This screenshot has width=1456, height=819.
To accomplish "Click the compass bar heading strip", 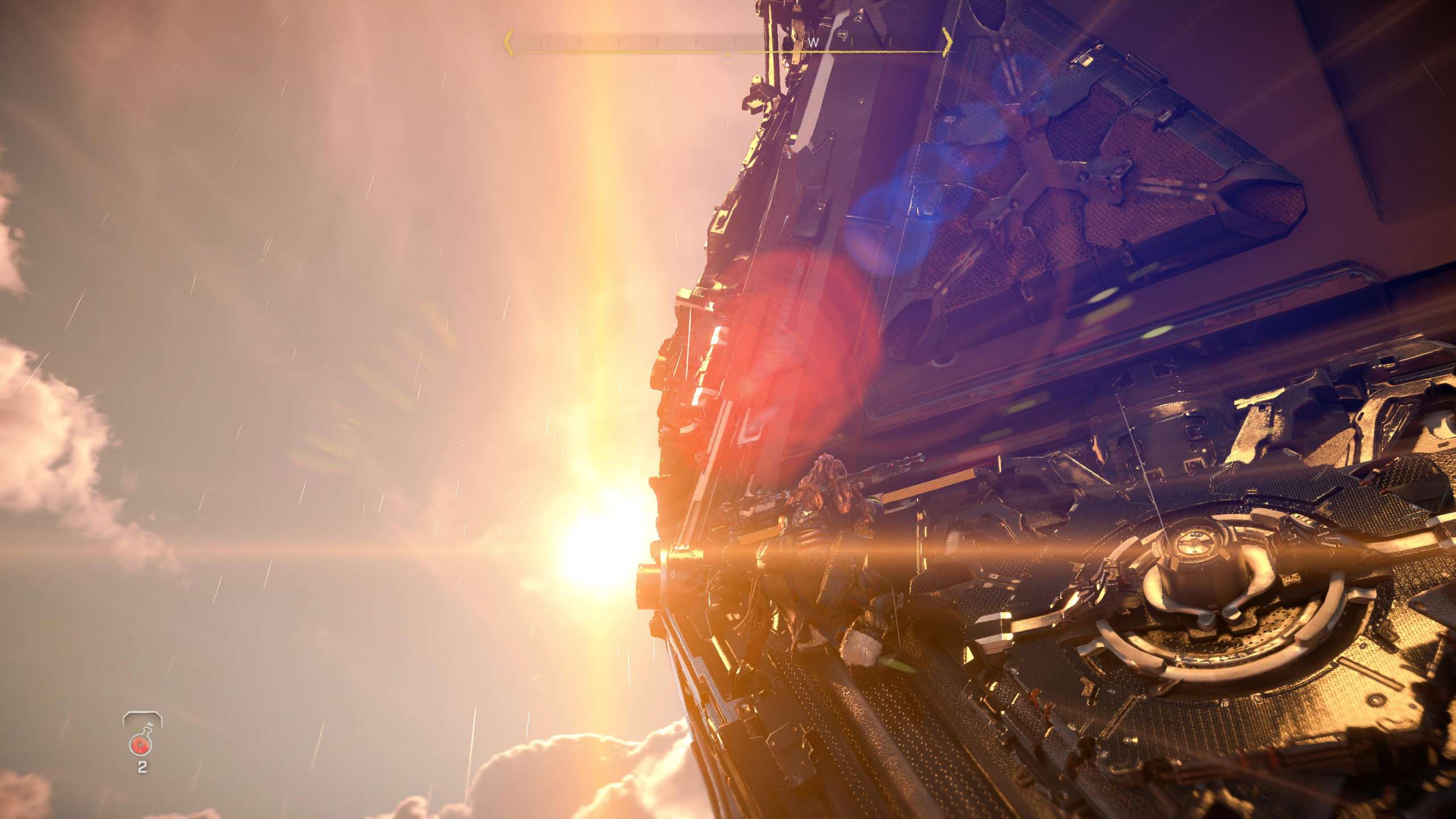I will 728,43.
